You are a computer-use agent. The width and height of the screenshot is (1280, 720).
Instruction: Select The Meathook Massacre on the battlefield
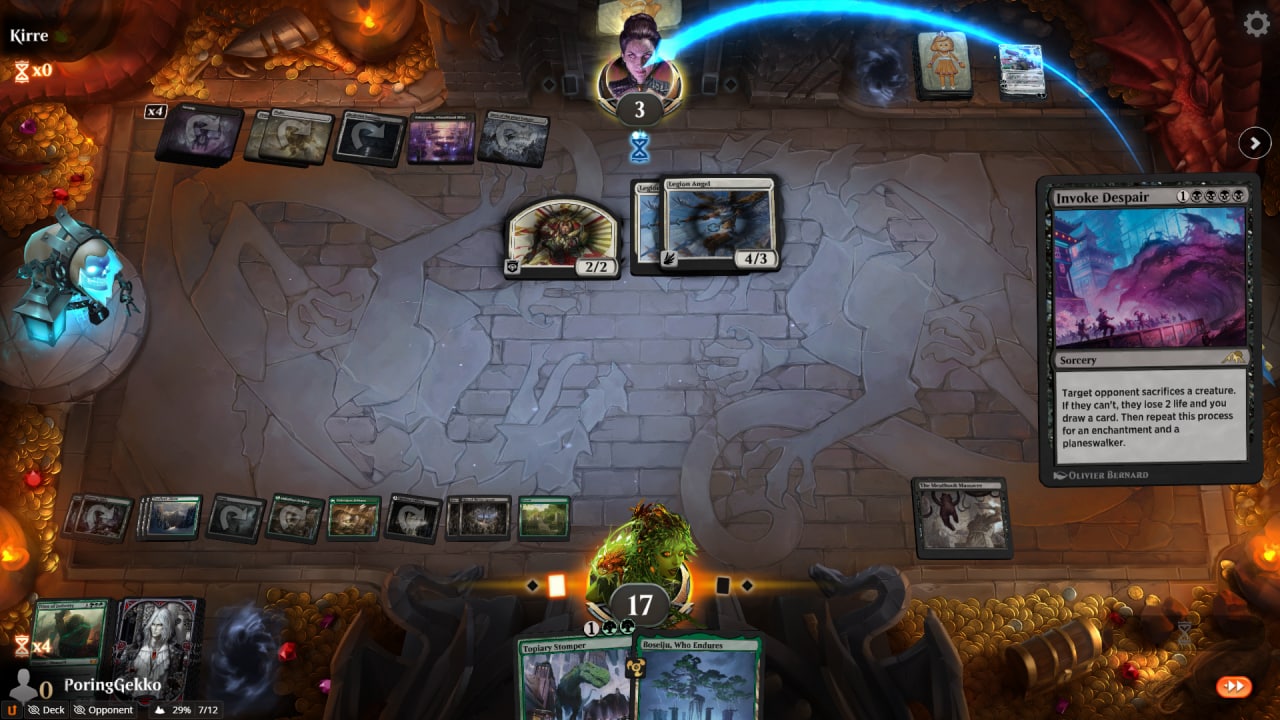[960, 517]
